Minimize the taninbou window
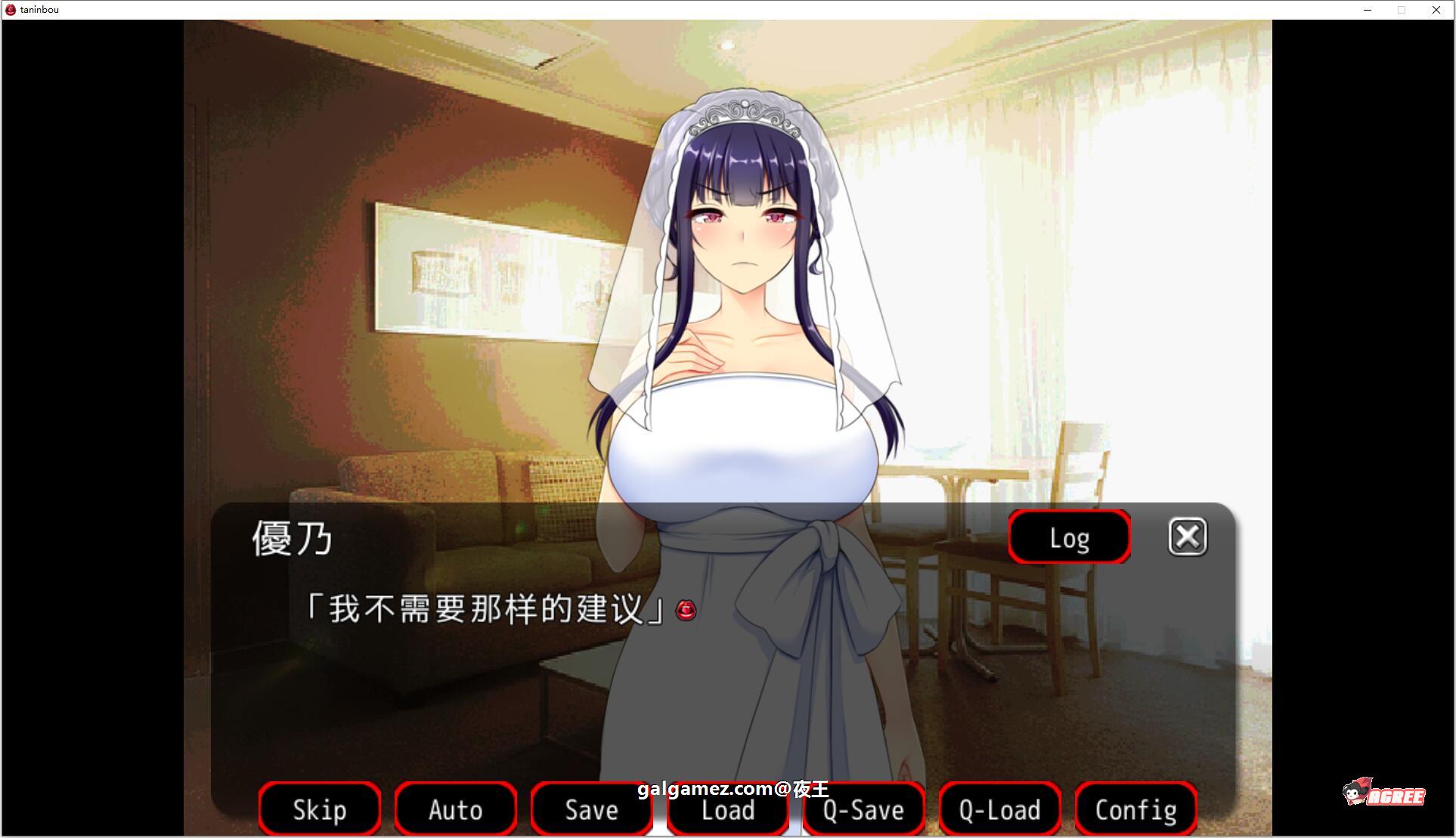1456x838 pixels. coord(1367,10)
